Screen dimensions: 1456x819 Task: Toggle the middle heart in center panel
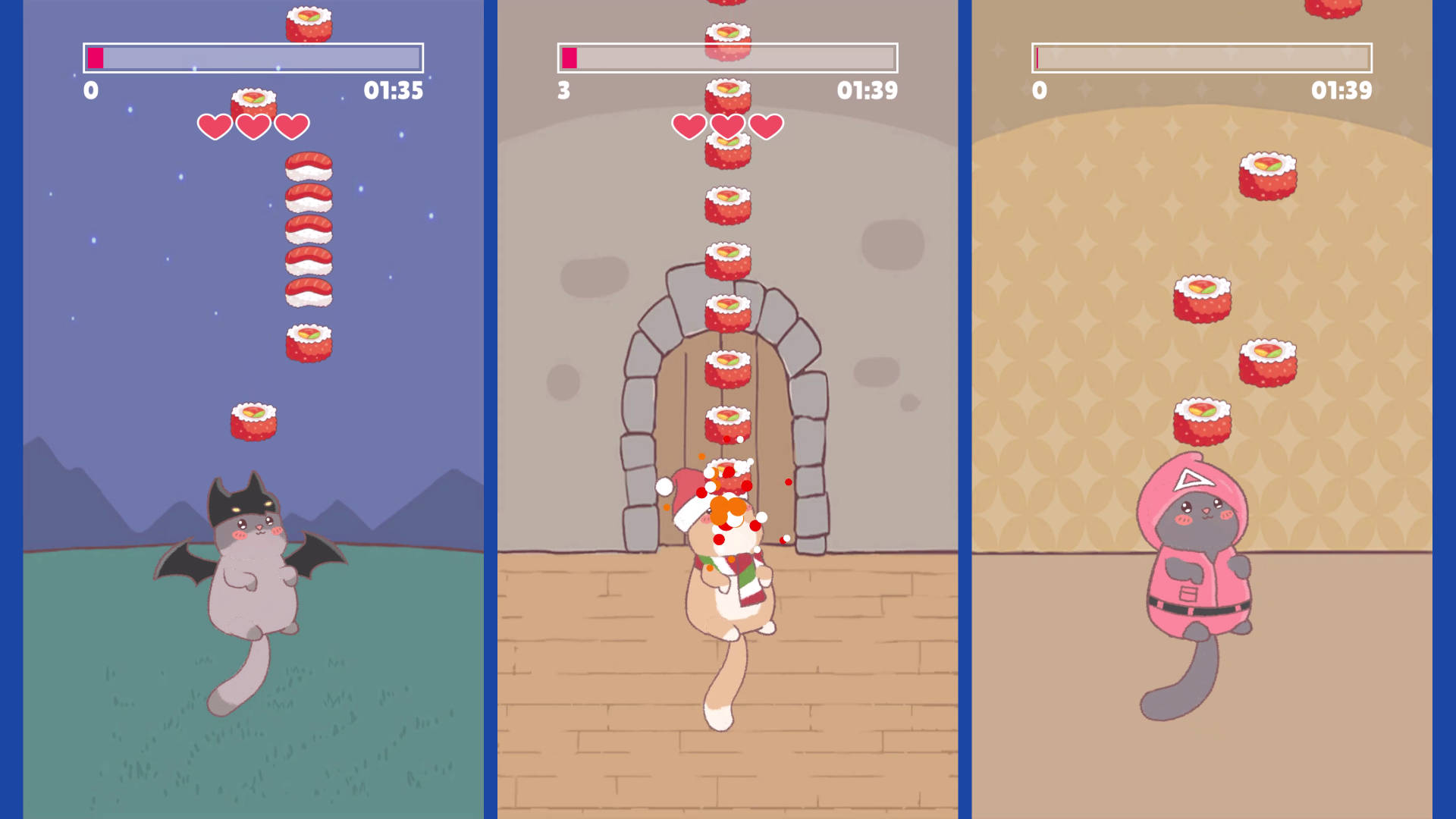click(726, 125)
